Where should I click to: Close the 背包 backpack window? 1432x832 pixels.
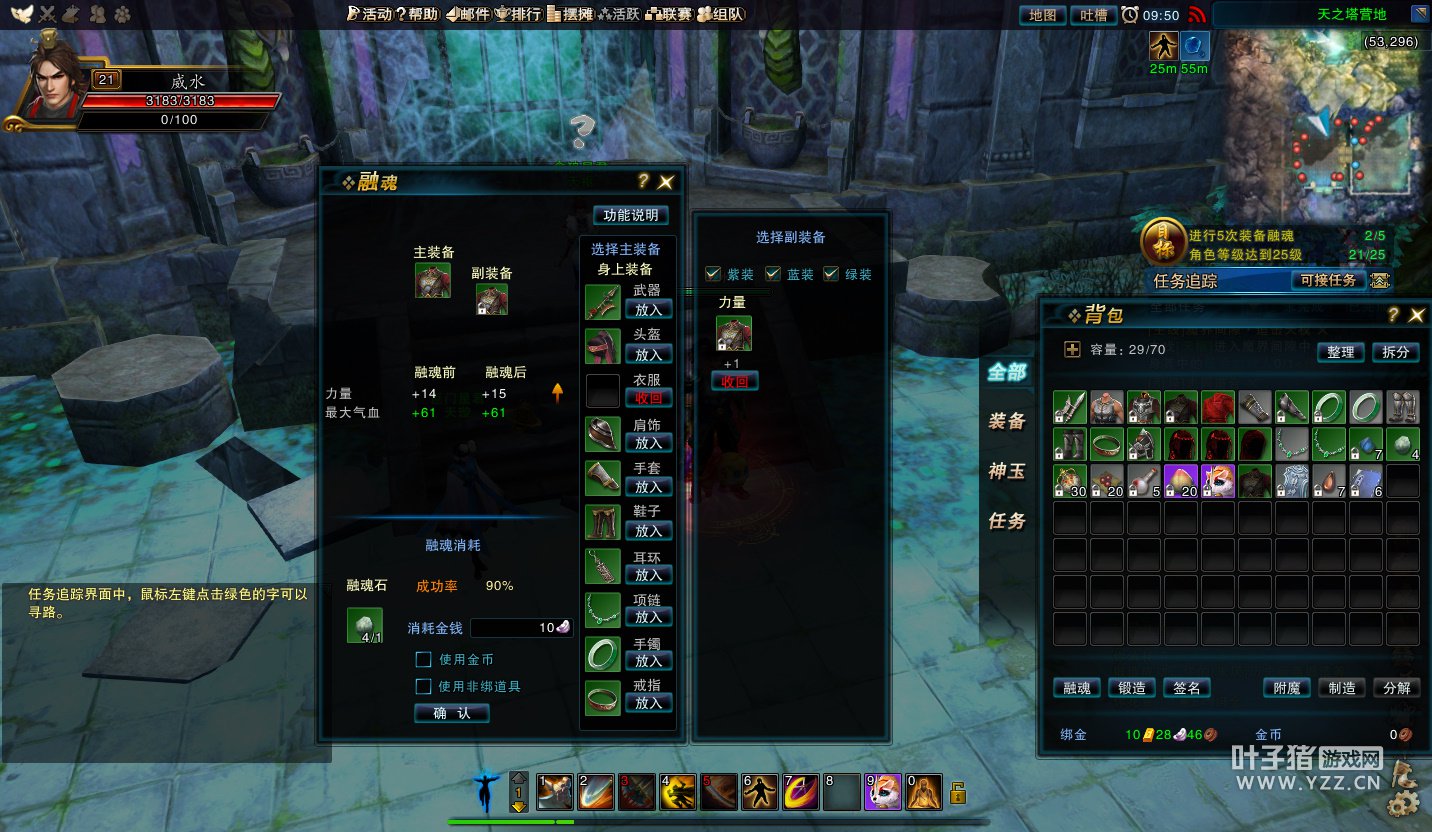coord(1416,316)
